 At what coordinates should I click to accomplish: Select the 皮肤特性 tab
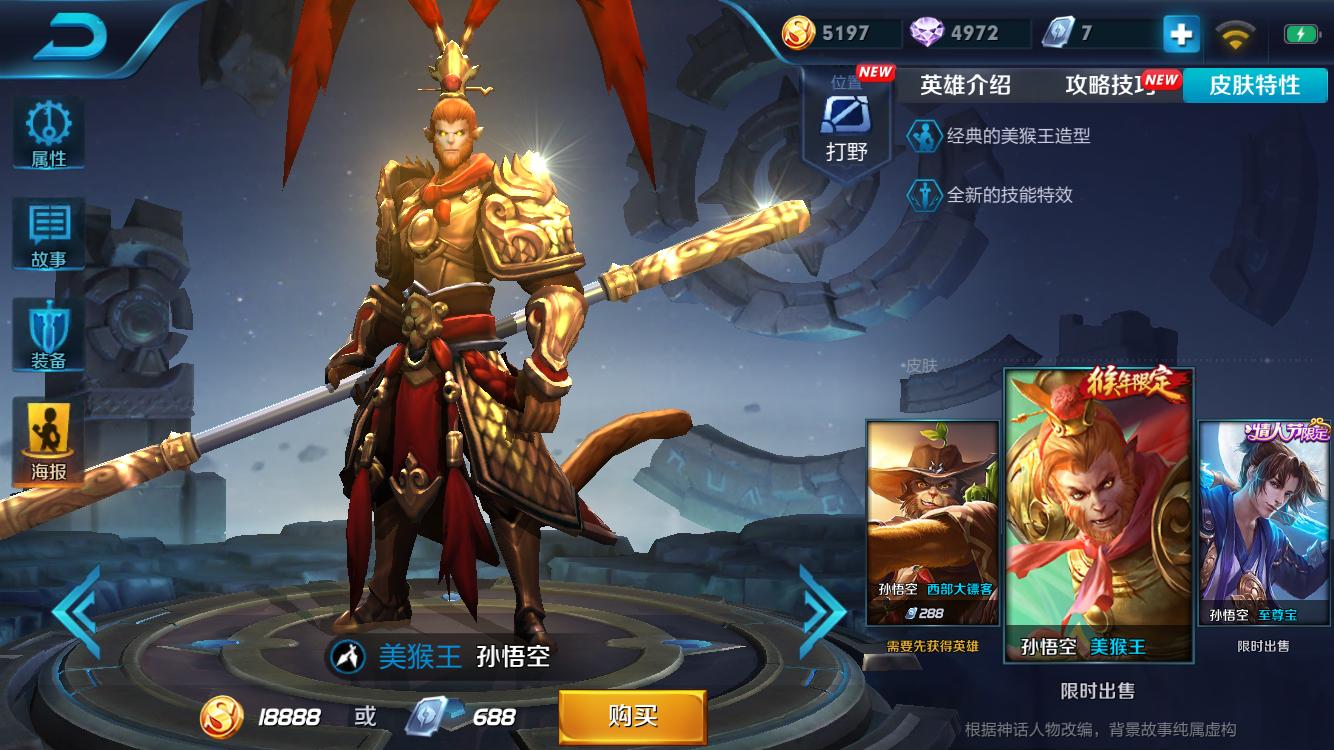click(1256, 86)
